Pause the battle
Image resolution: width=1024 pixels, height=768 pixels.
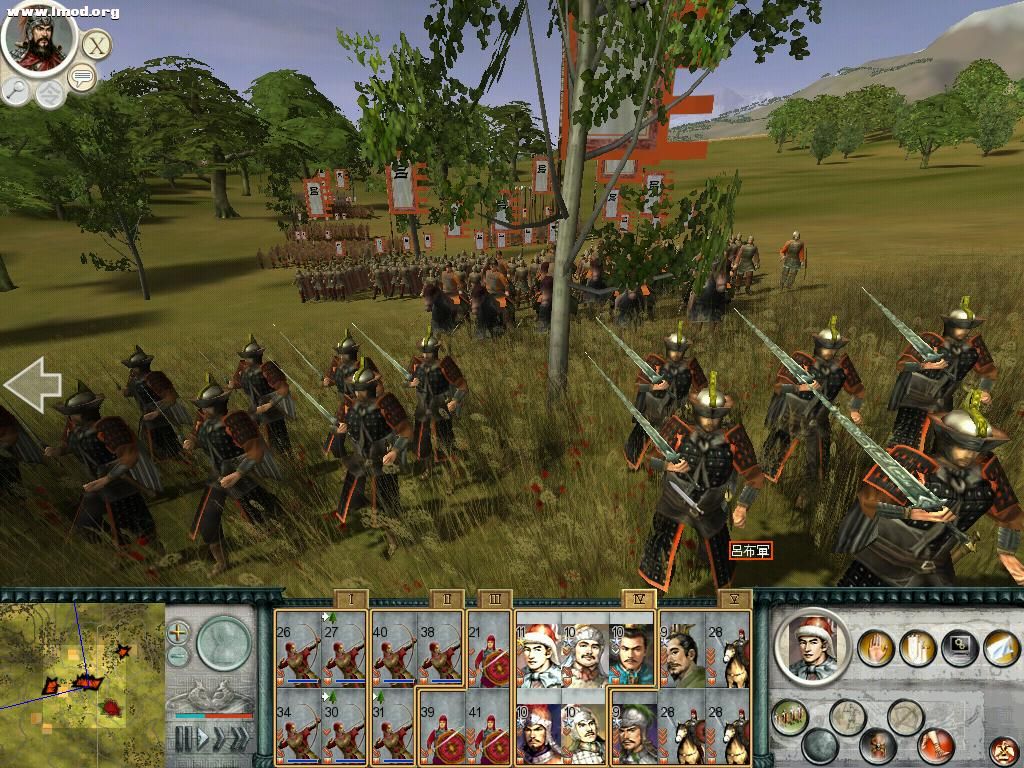(x=183, y=740)
